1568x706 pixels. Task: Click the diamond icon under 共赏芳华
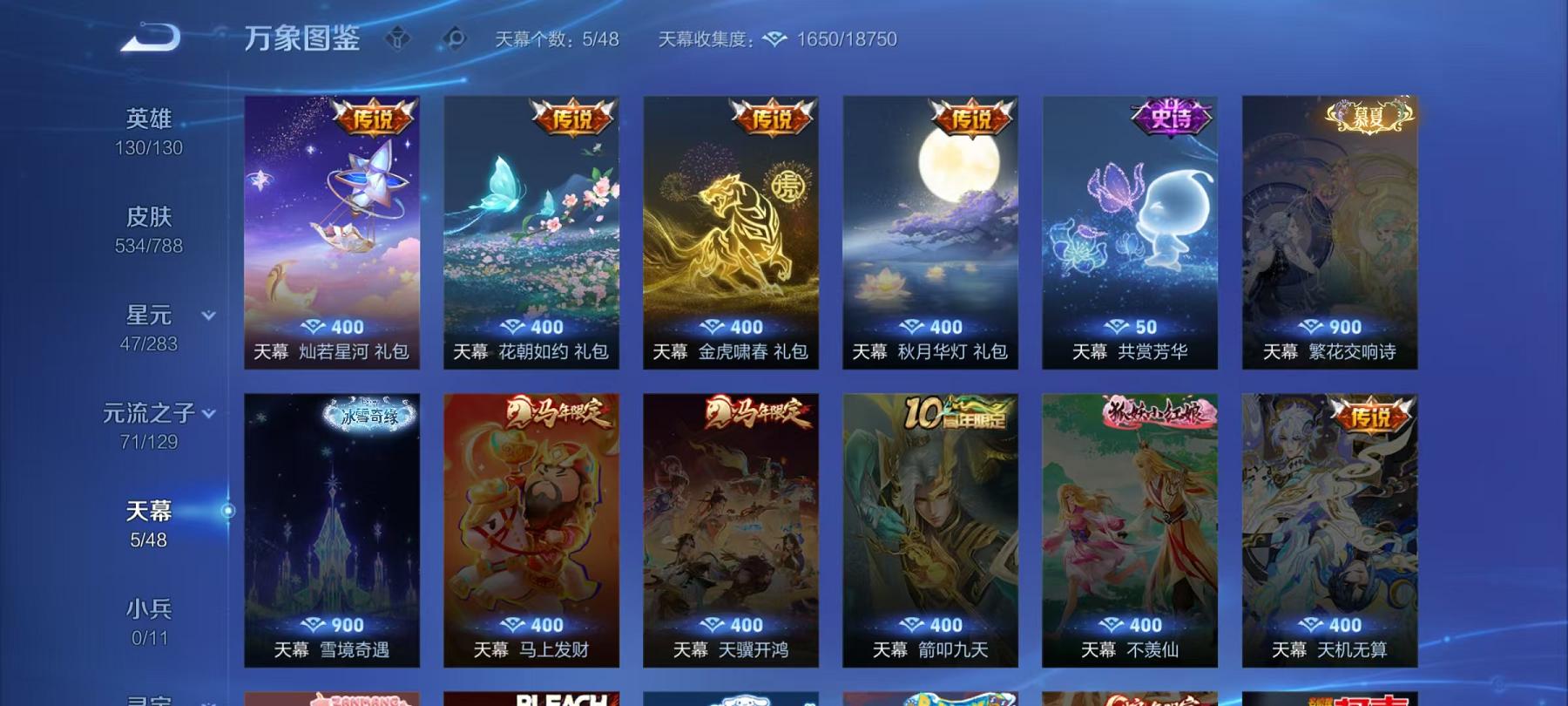tap(1118, 328)
